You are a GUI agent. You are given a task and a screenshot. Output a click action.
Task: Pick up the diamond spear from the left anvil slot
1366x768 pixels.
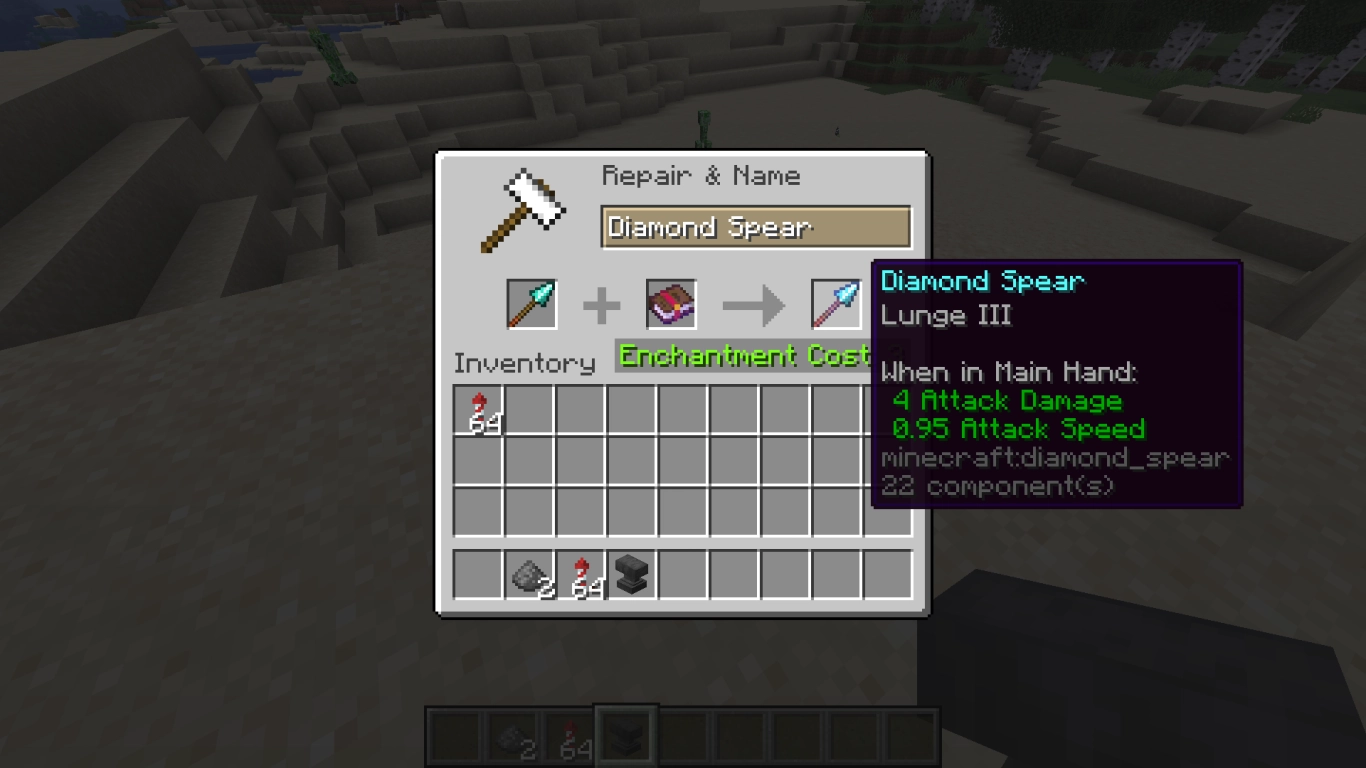coord(529,304)
